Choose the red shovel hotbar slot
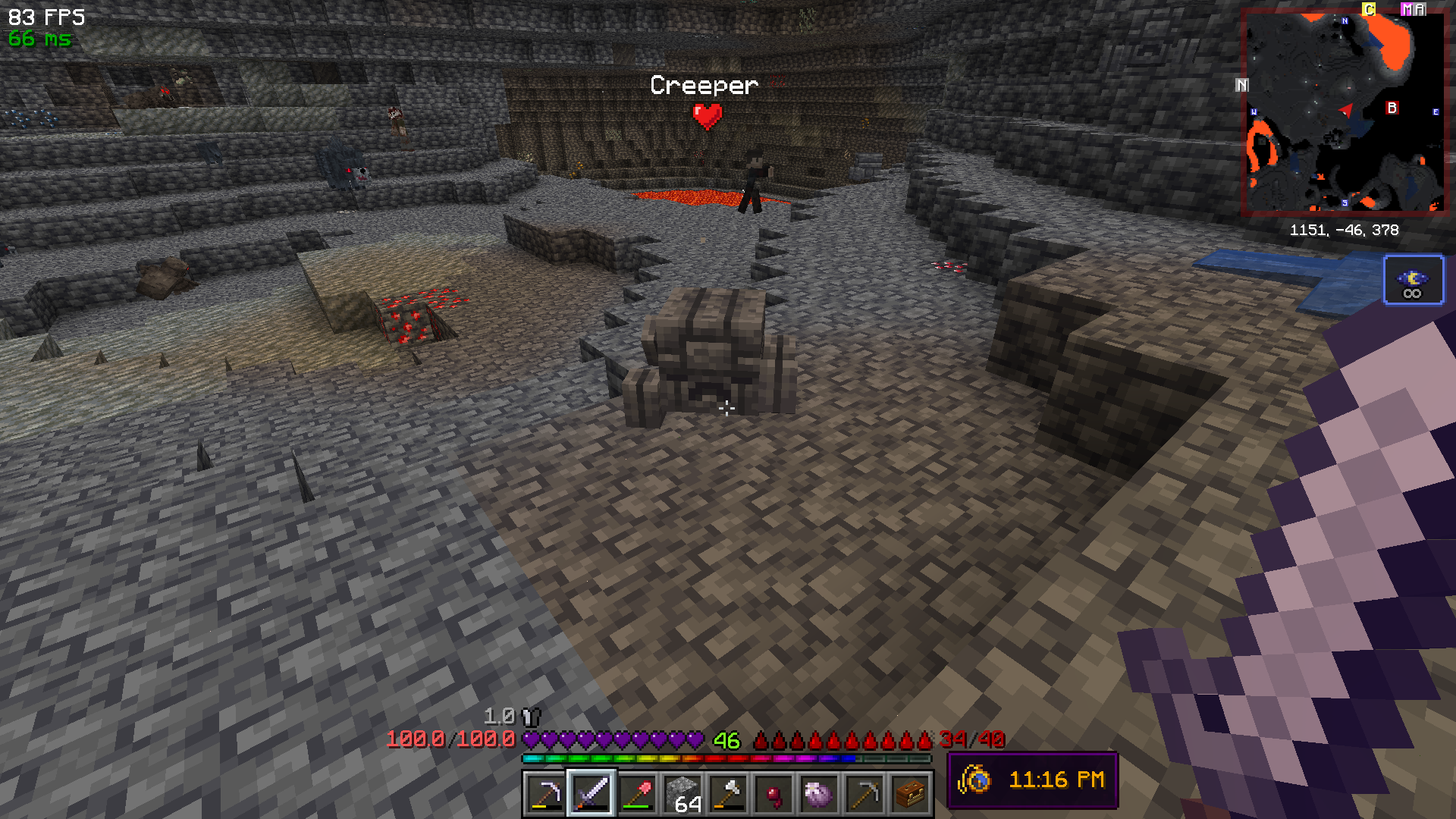 (637, 794)
